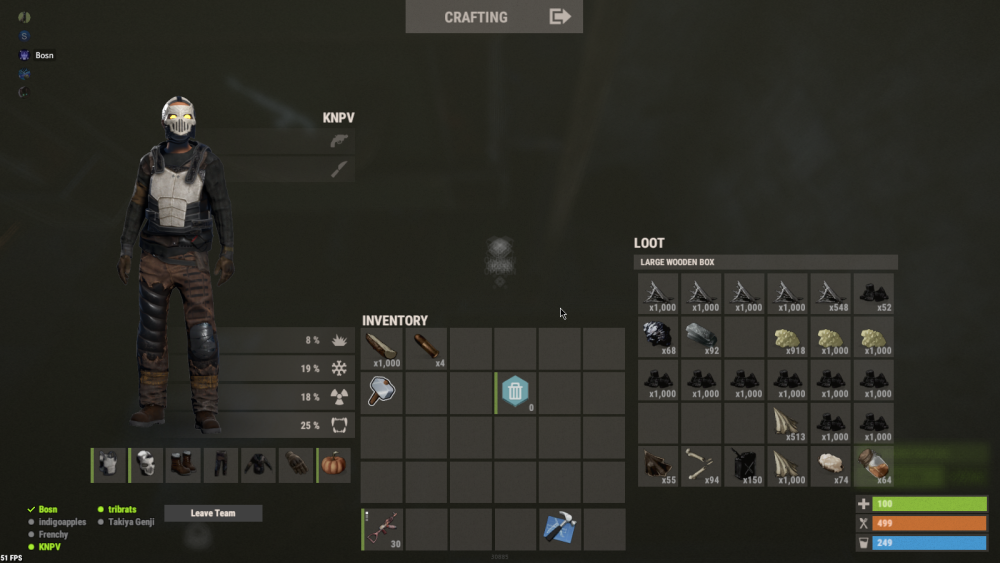The height and width of the screenshot is (563, 1000).
Task: Take the x513 cloth stack
Action: pyautogui.click(x=788, y=423)
